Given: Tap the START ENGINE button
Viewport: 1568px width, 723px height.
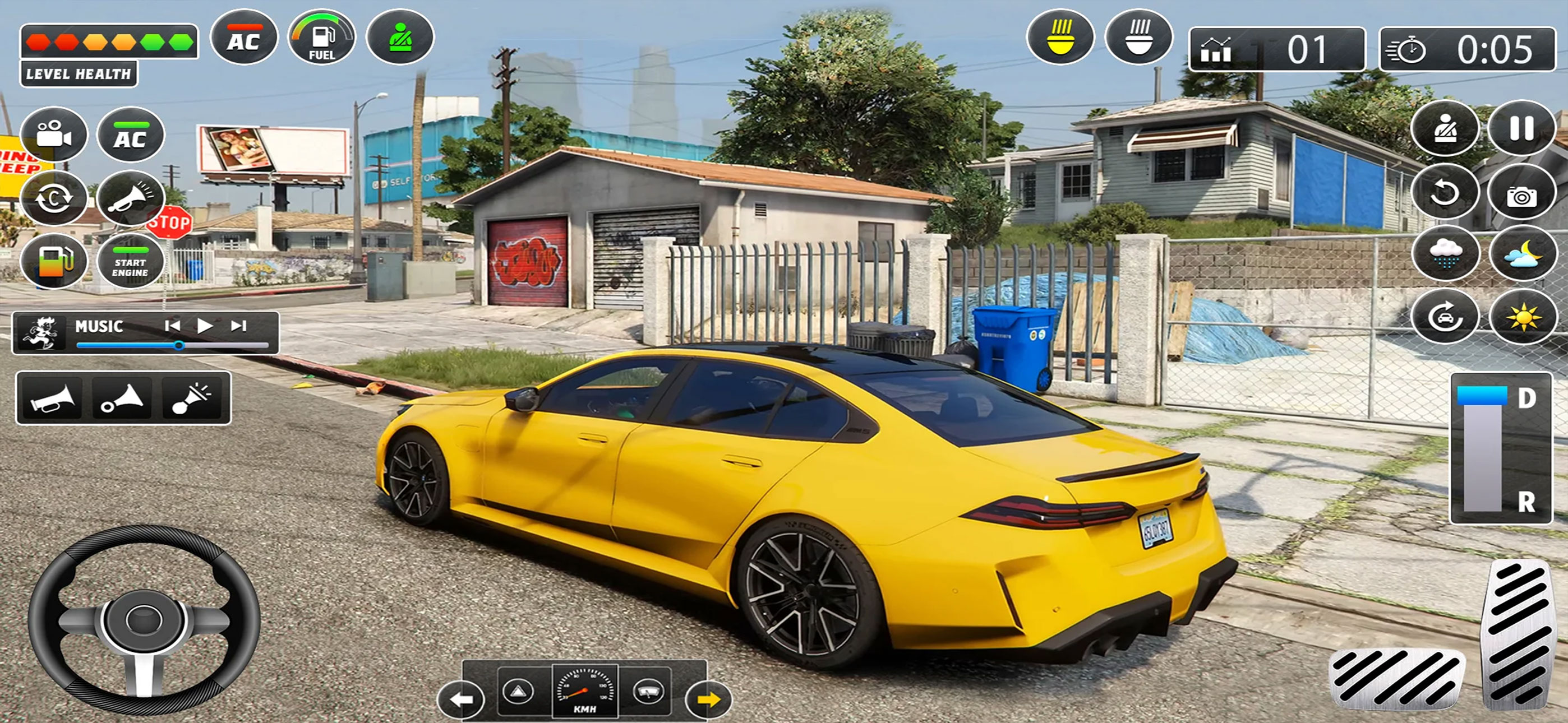Looking at the screenshot, I should pyautogui.click(x=130, y=262).
